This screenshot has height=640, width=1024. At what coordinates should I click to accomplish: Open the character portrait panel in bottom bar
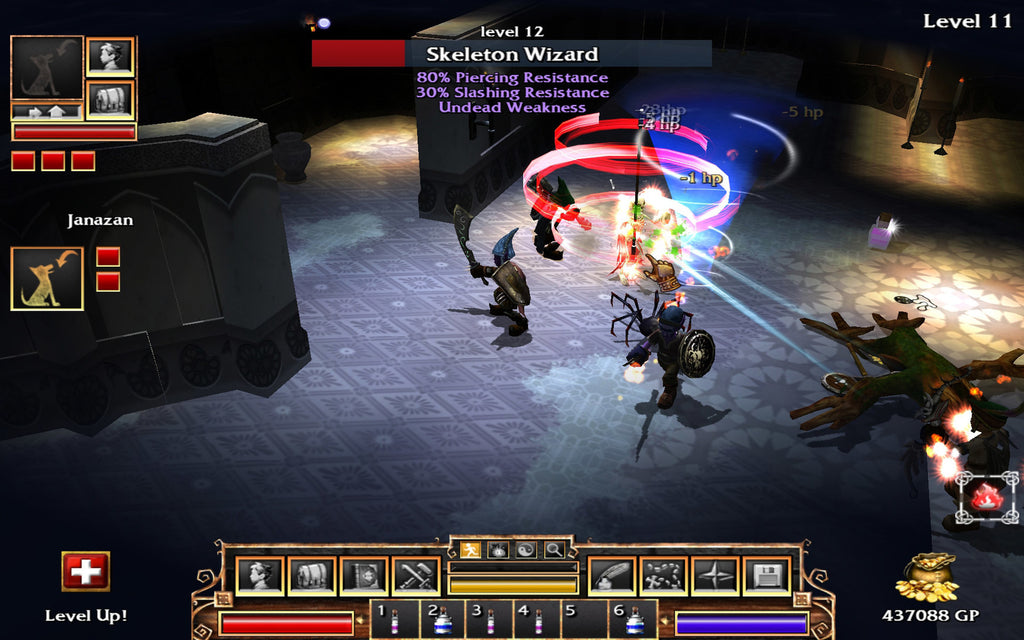click(x=259, y=575)
